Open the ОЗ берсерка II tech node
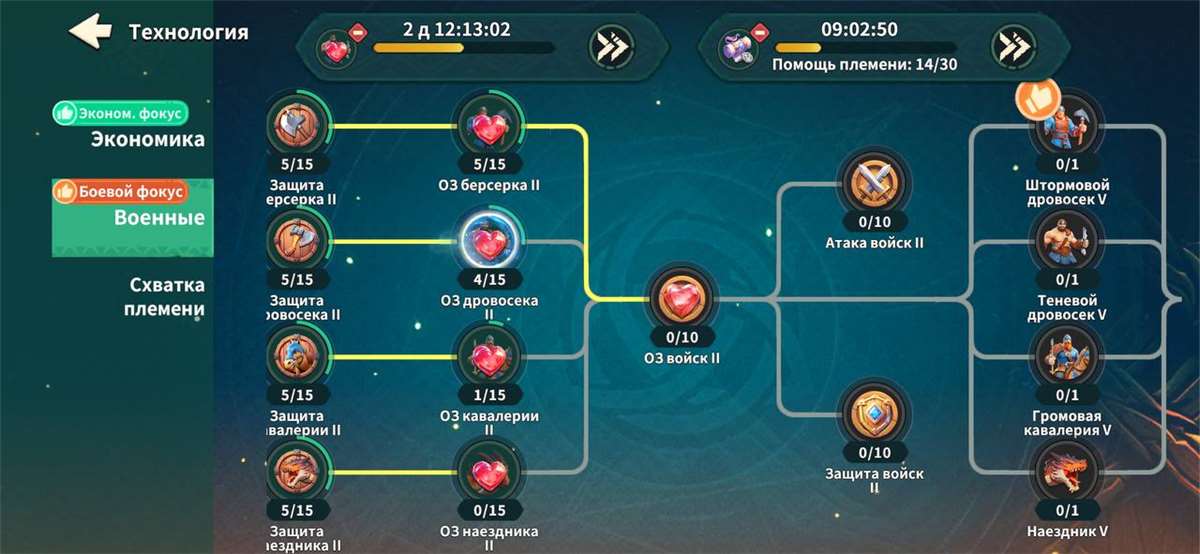 pos(489,127)
